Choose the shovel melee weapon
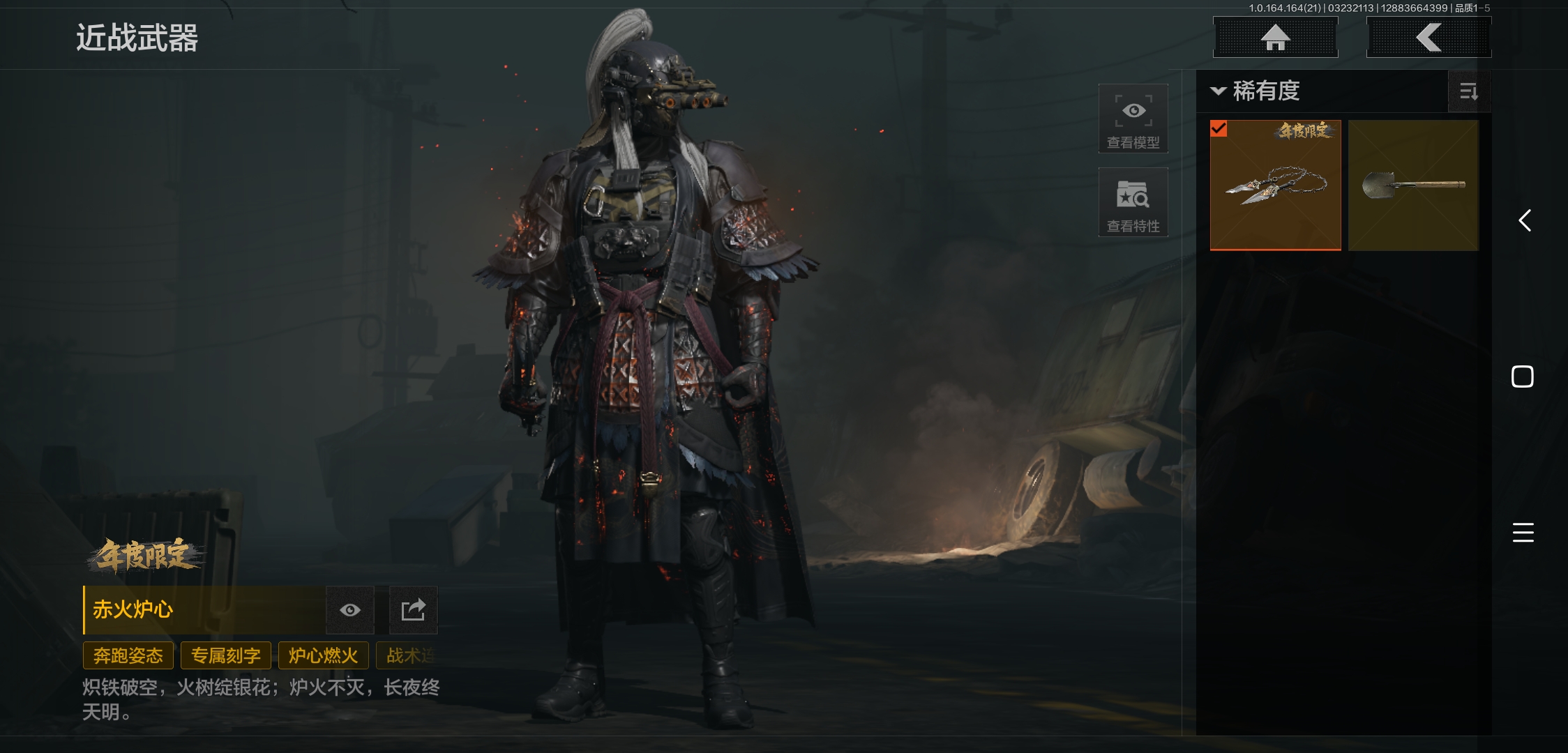 pyautogui.click(x=1413, y=185)
